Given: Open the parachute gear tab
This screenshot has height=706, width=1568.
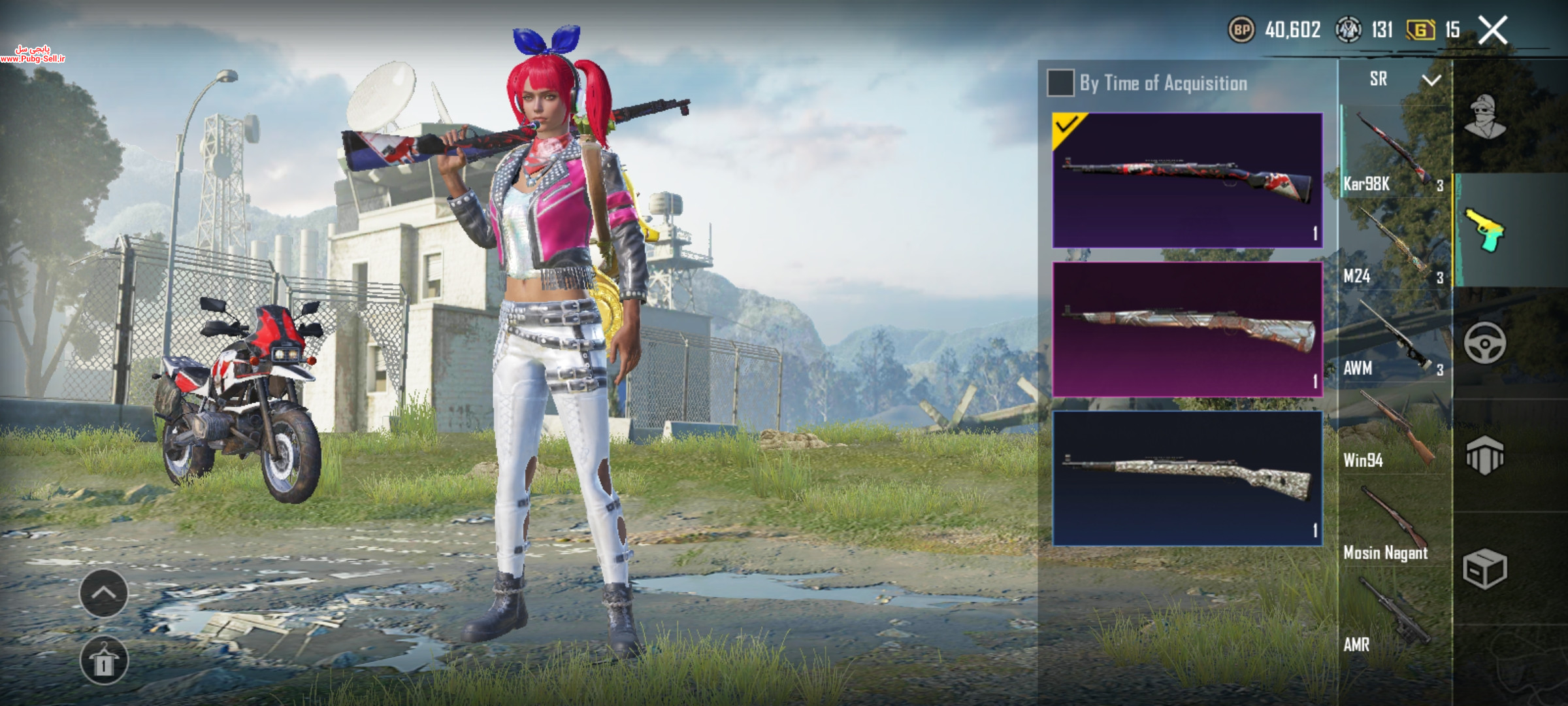Looking at the screenshot, I should click(x=1485, y=456).
